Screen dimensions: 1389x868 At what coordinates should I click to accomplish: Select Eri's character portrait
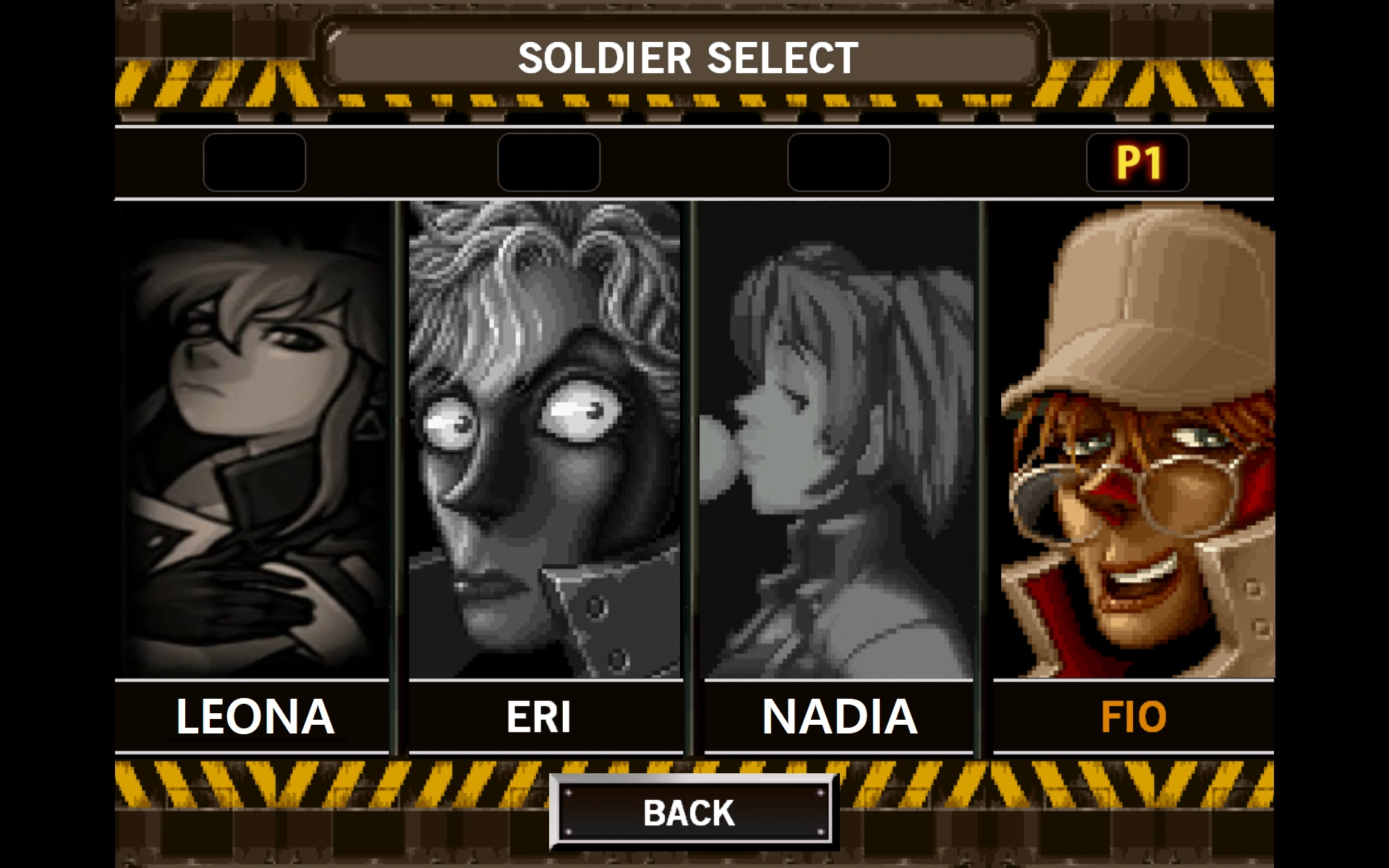click(x=546, y=441)
